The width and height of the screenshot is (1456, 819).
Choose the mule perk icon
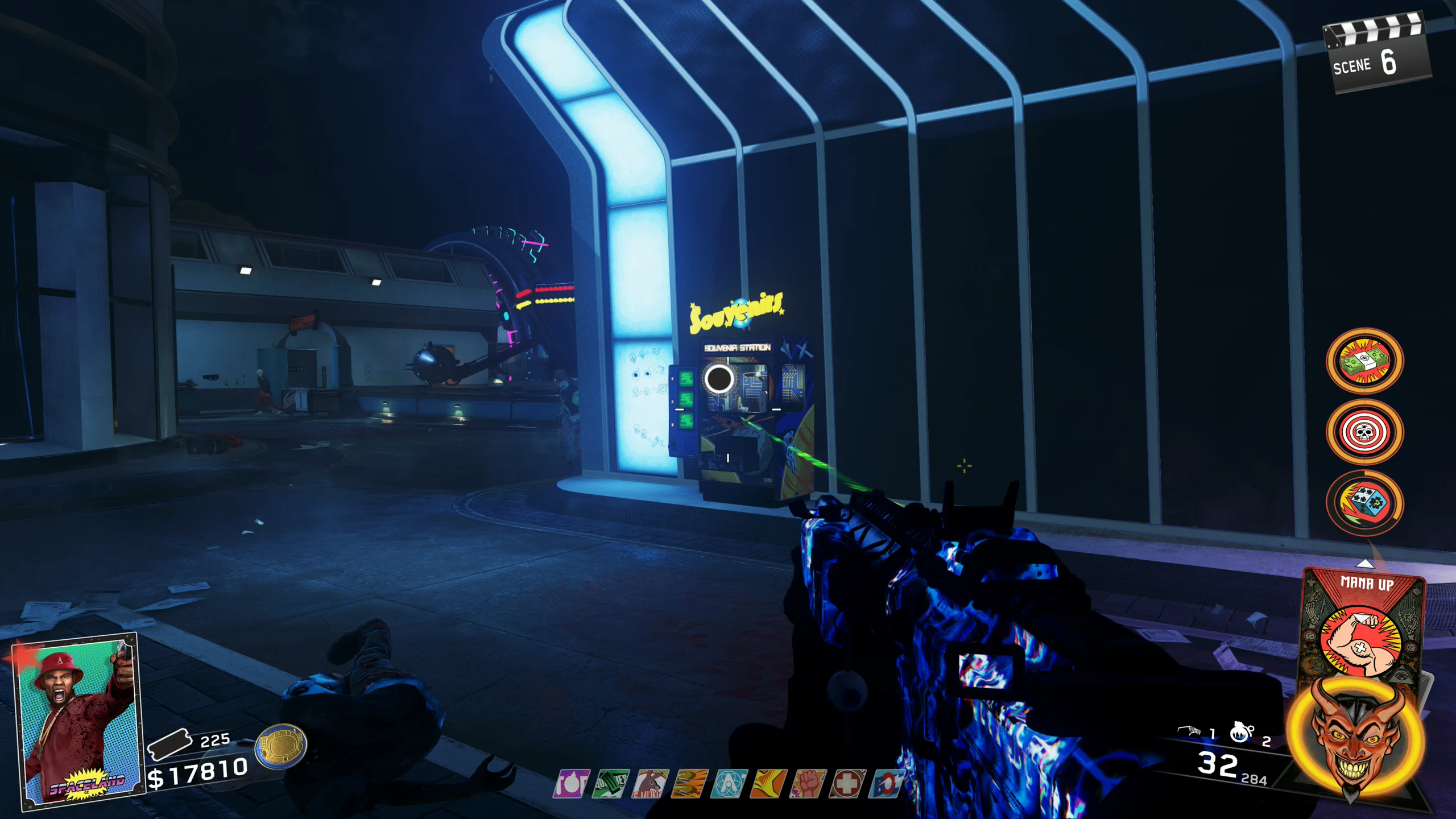pos(650,784)
